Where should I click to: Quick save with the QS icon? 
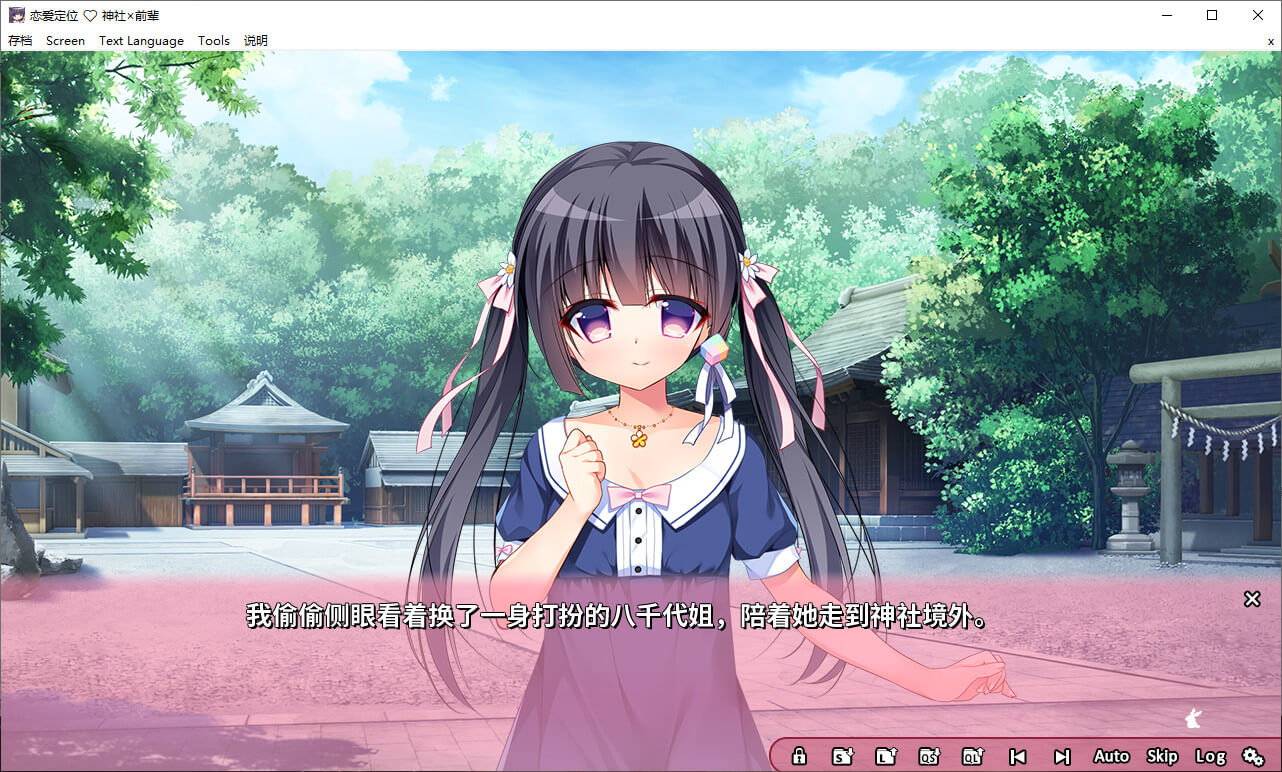click(x=929, y=757)
